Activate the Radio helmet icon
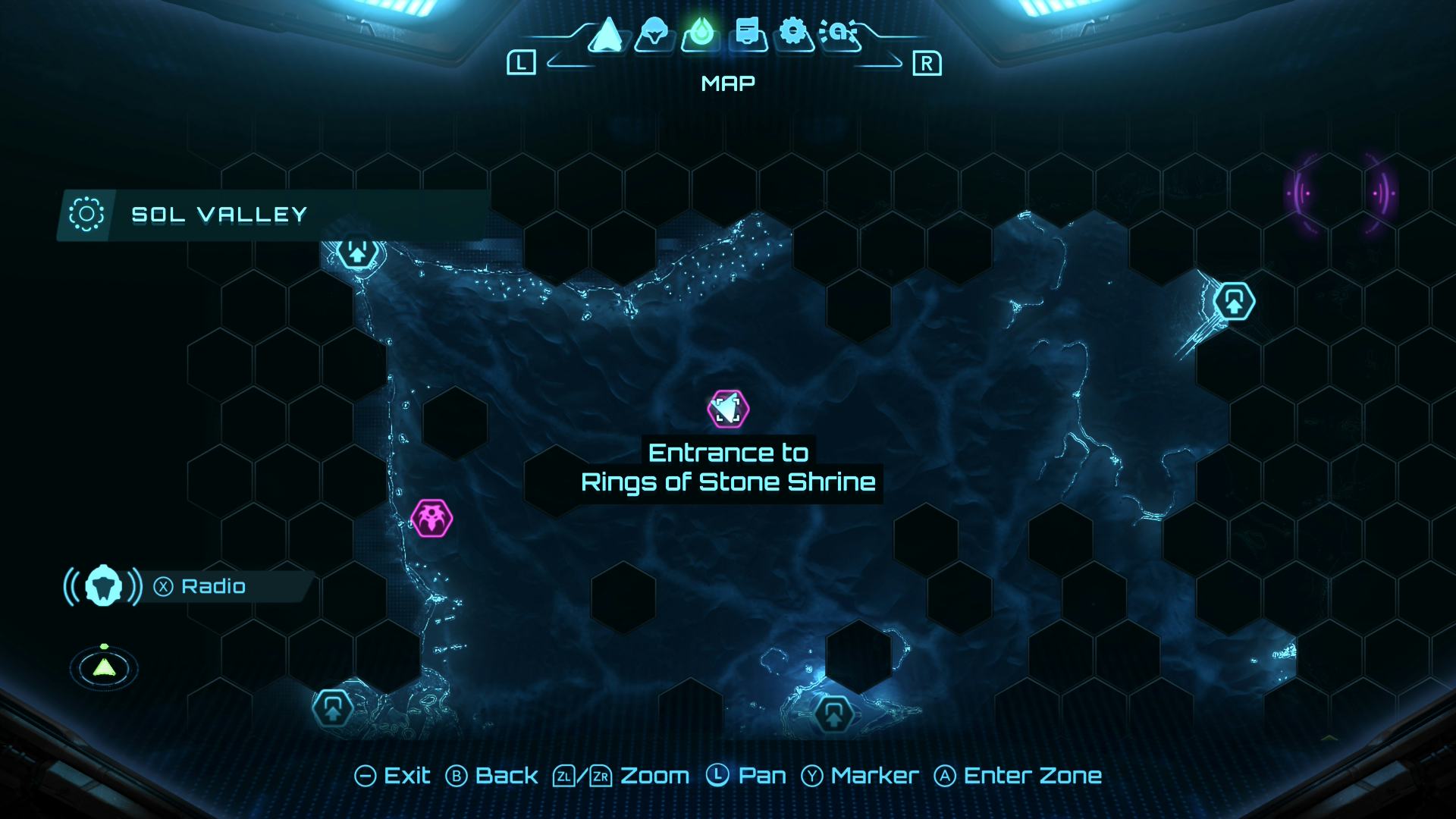 103,586
